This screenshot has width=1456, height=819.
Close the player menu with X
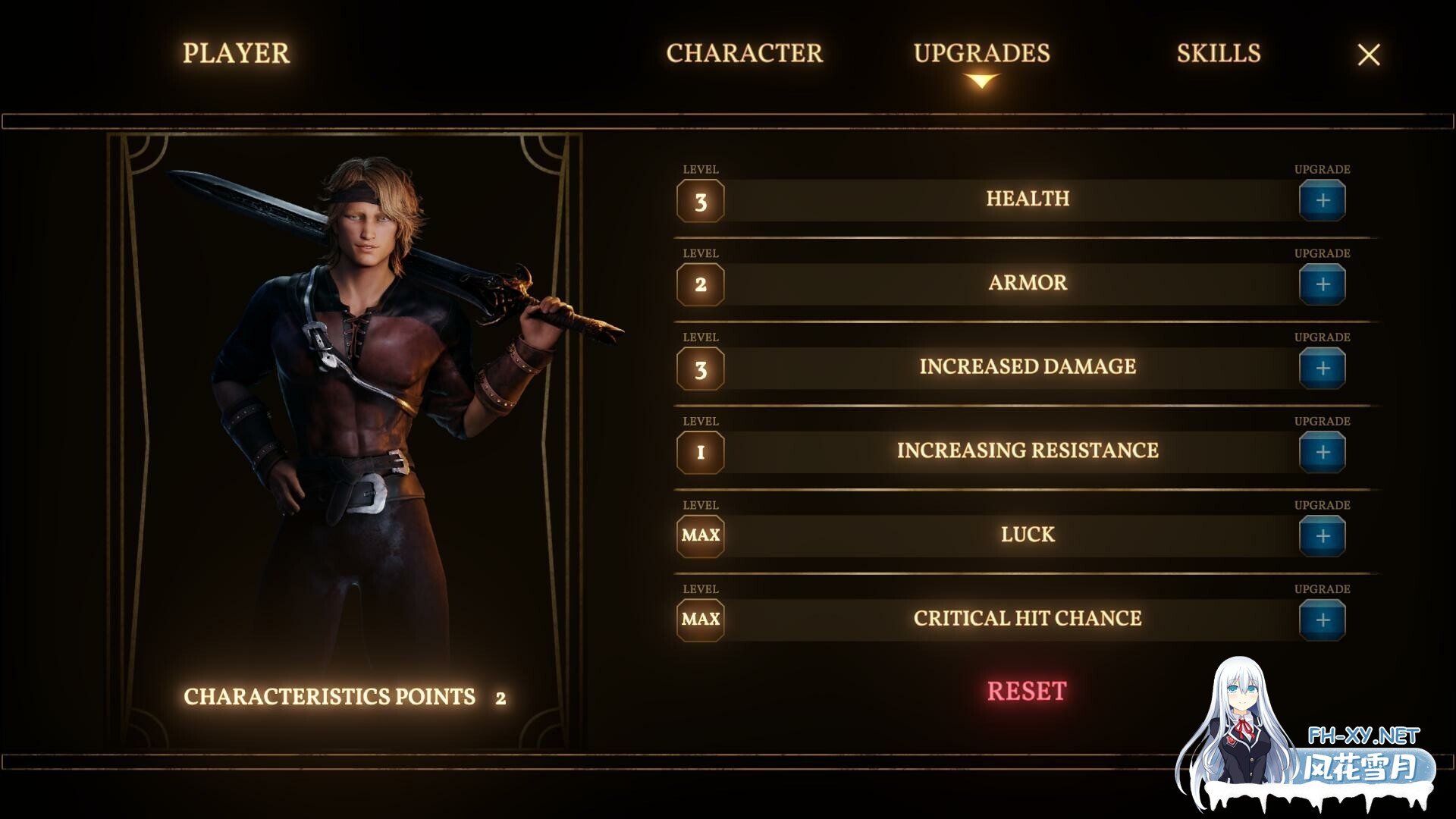(x=1368, y=55)
